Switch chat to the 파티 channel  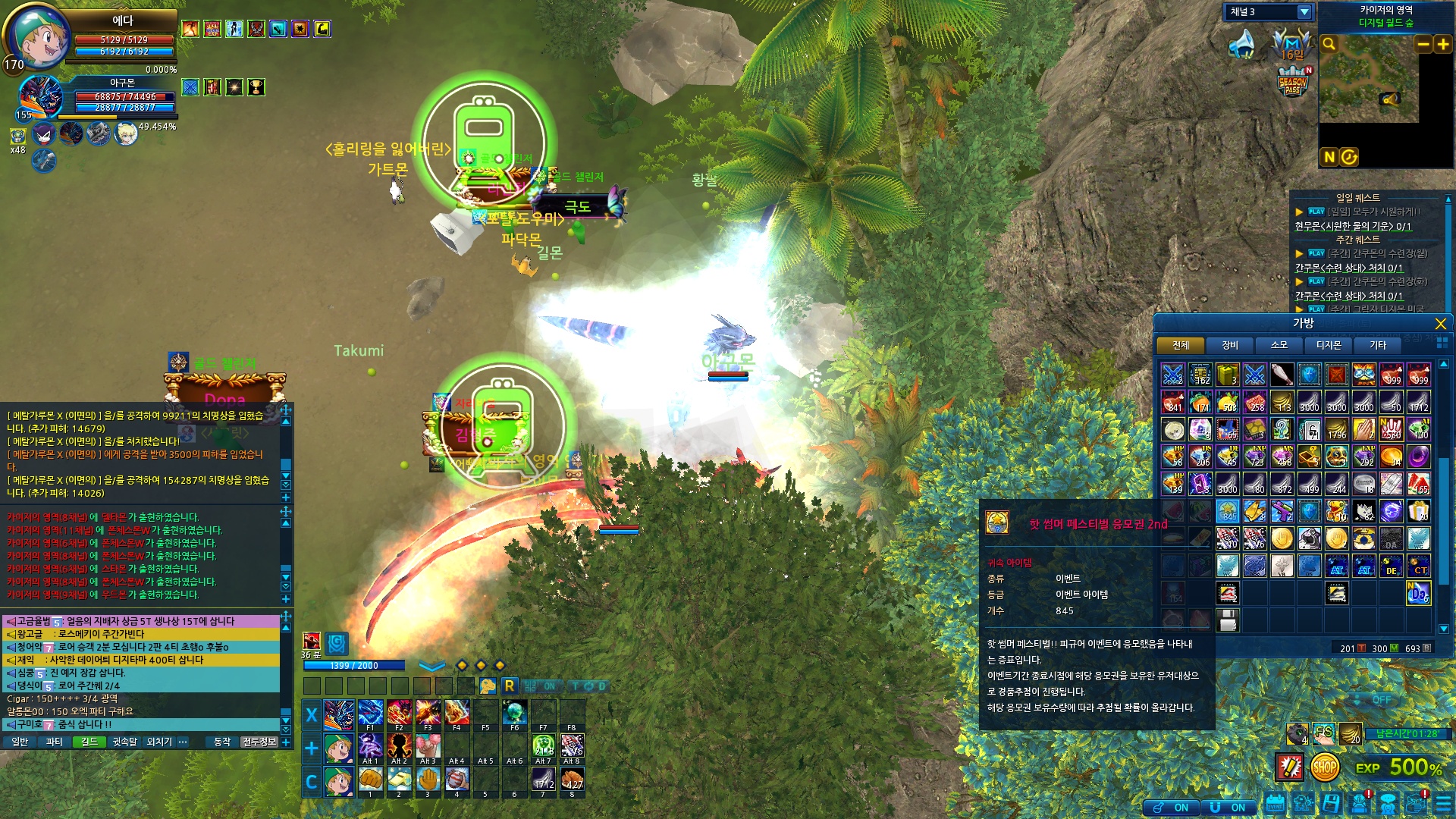(54, 742)
